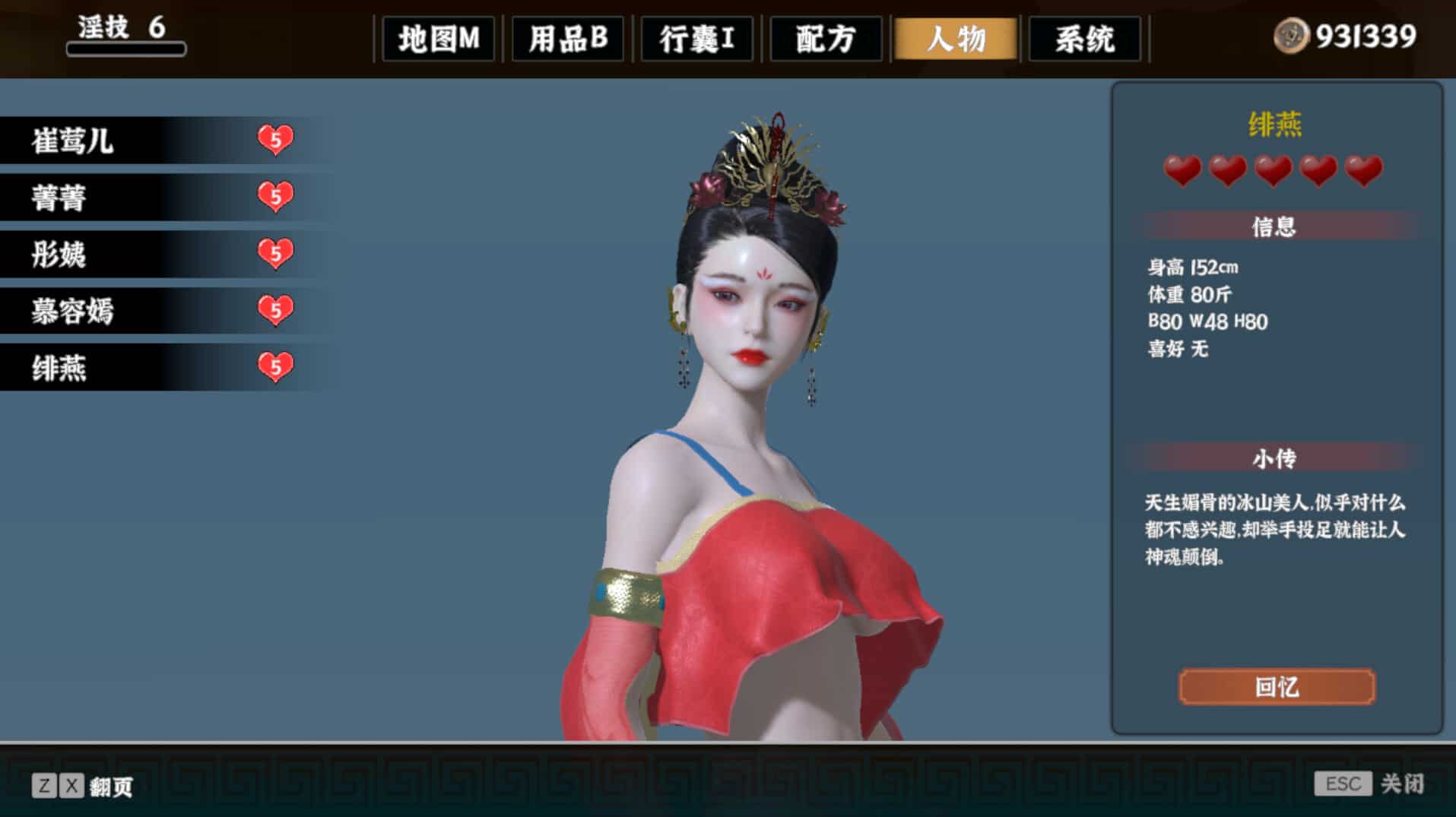This screenshot has height=817, width=1456.
Task: Click the heart level icon beside 崔莺儿
Action: tap(275, 139)
